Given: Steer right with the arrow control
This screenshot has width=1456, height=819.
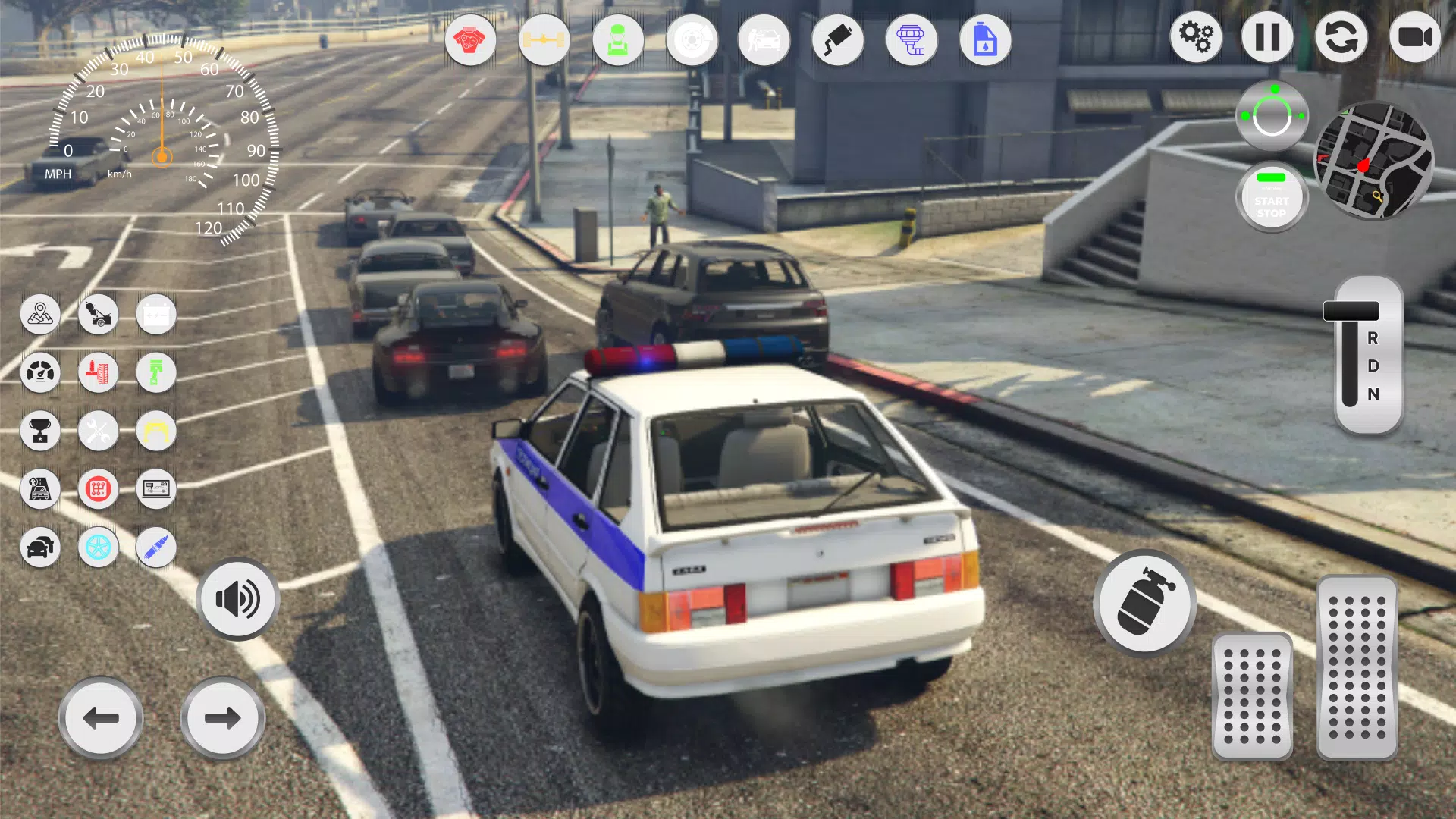Looking at the screenshot, I should click(x=223, y=717).
